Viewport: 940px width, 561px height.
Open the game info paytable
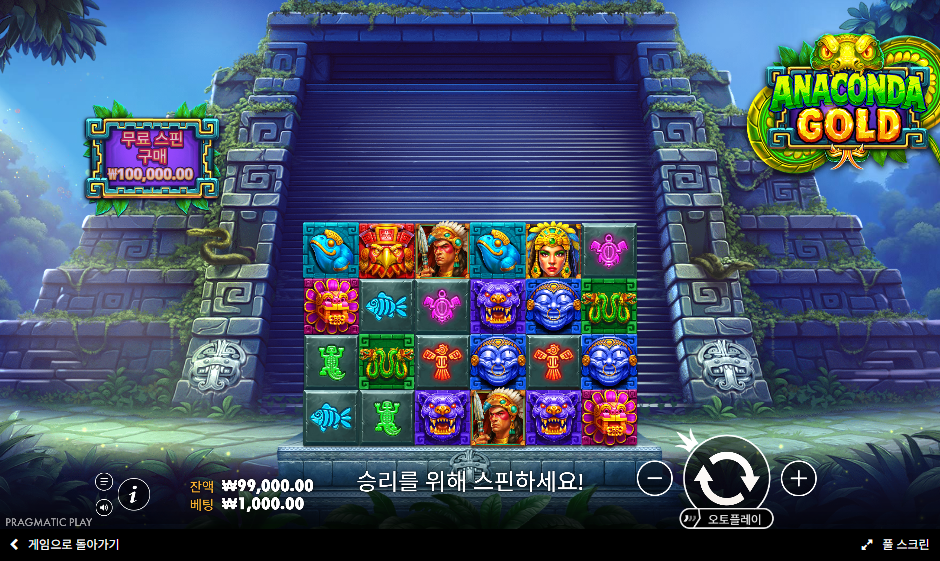tap(134, 493)
